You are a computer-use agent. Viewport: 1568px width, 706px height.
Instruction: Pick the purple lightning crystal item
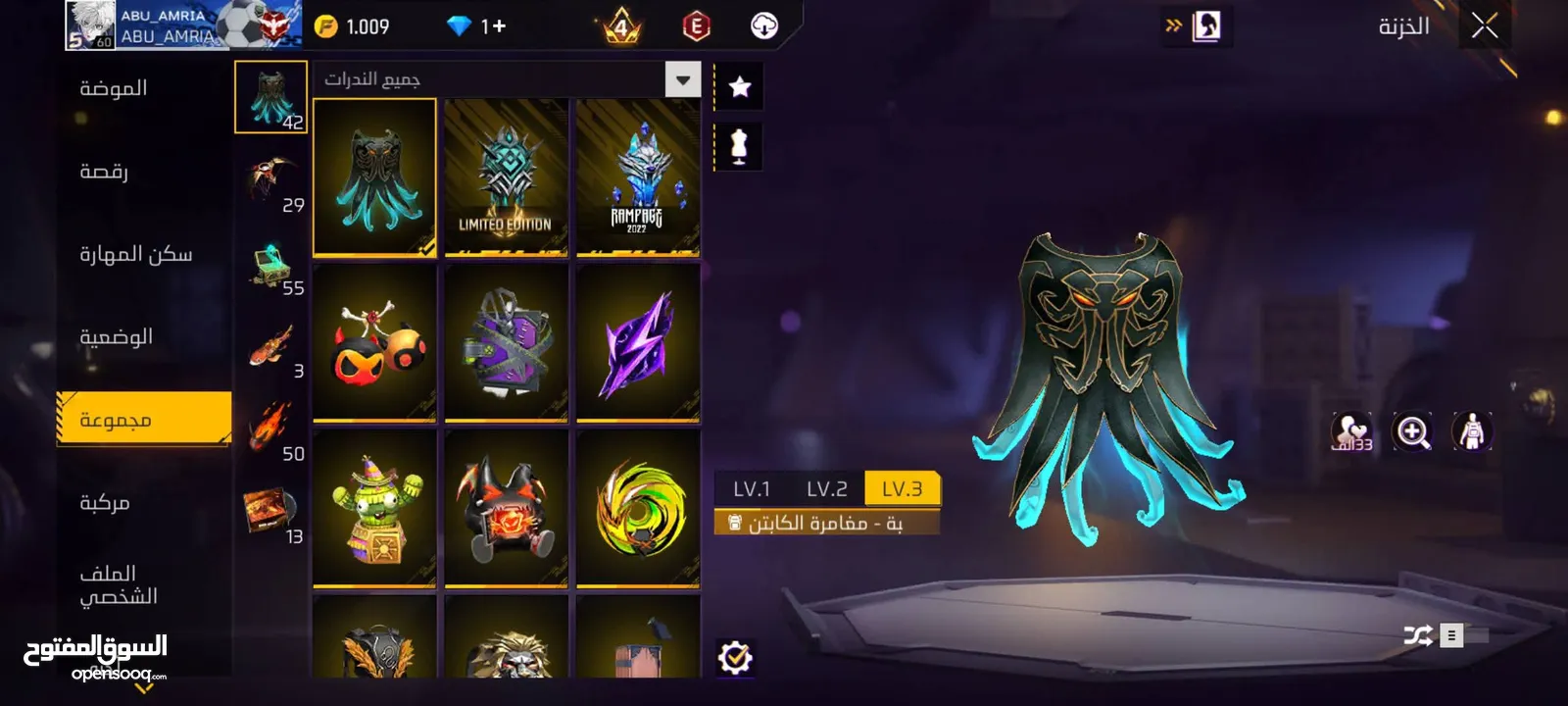(x=638, y=343)
